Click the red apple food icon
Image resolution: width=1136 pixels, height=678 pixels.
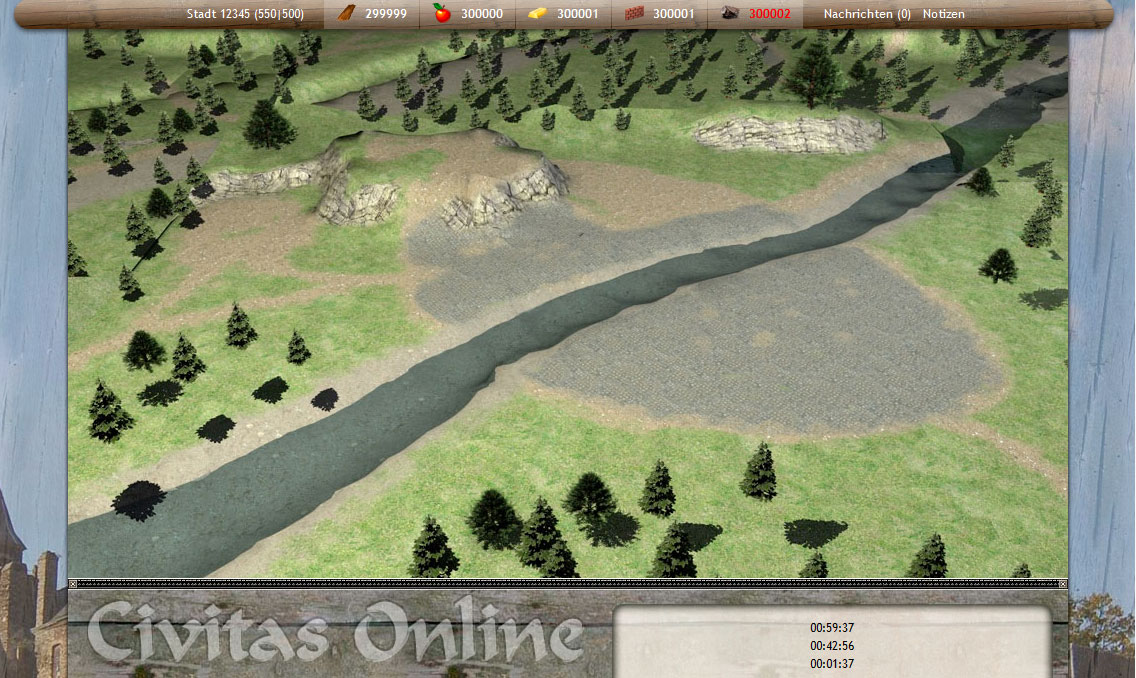click(x=442, y=14)
